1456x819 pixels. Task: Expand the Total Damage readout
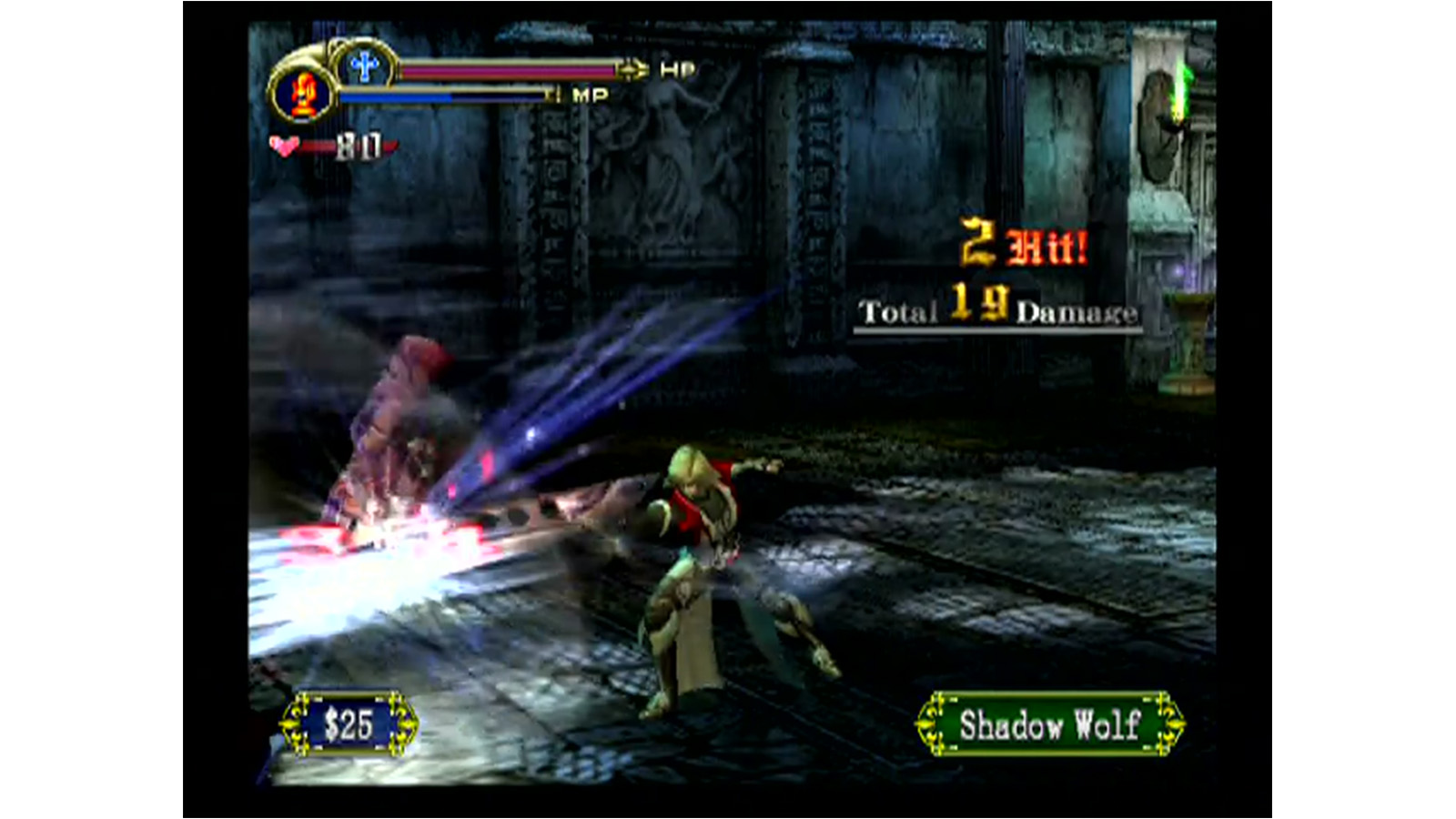tap(996, 311)
